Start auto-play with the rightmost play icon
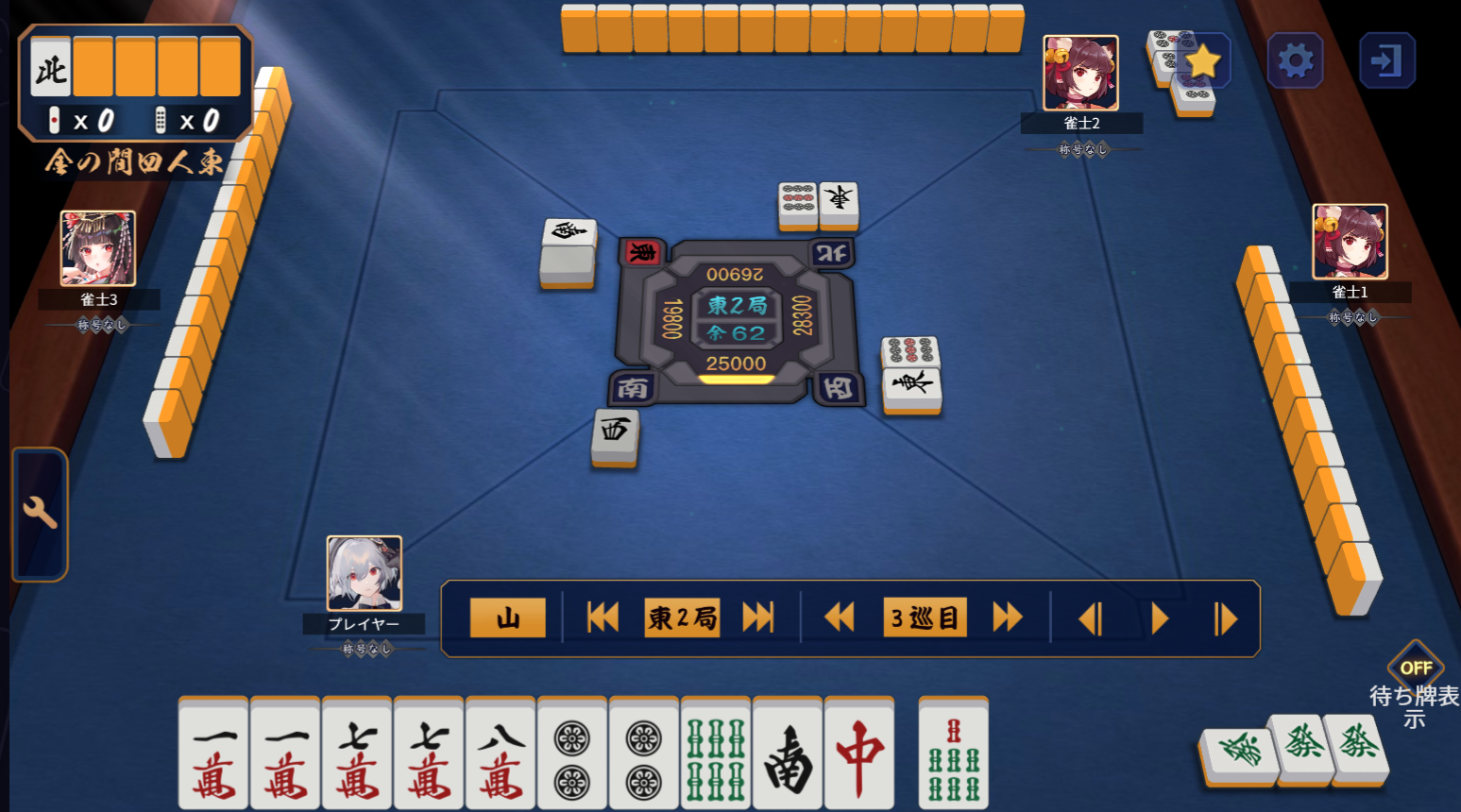Image resolution: width=1461 pixels, height=812 pixels. coord(1226,617)
